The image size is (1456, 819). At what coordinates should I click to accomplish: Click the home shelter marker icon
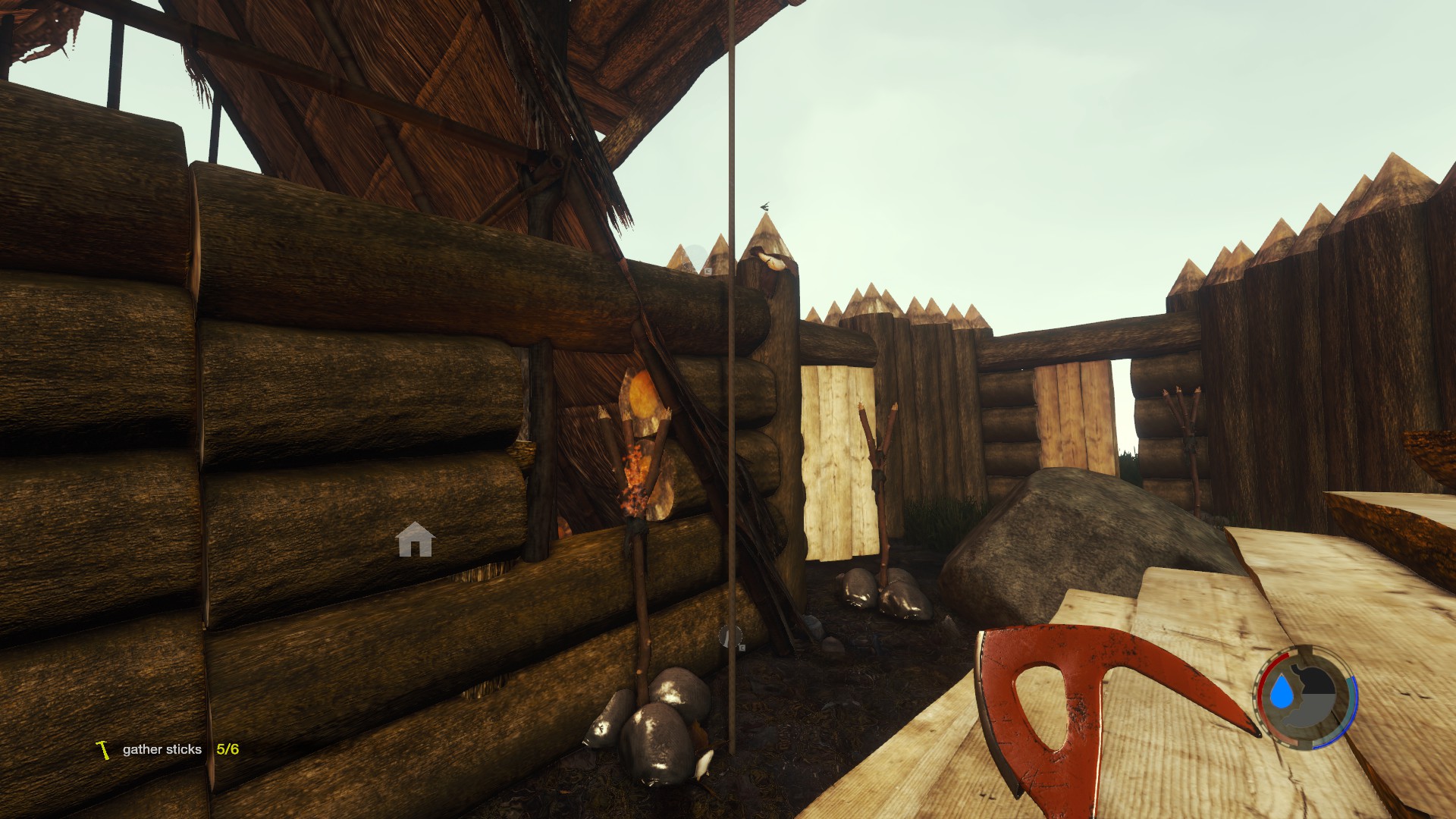pos(415,540)
